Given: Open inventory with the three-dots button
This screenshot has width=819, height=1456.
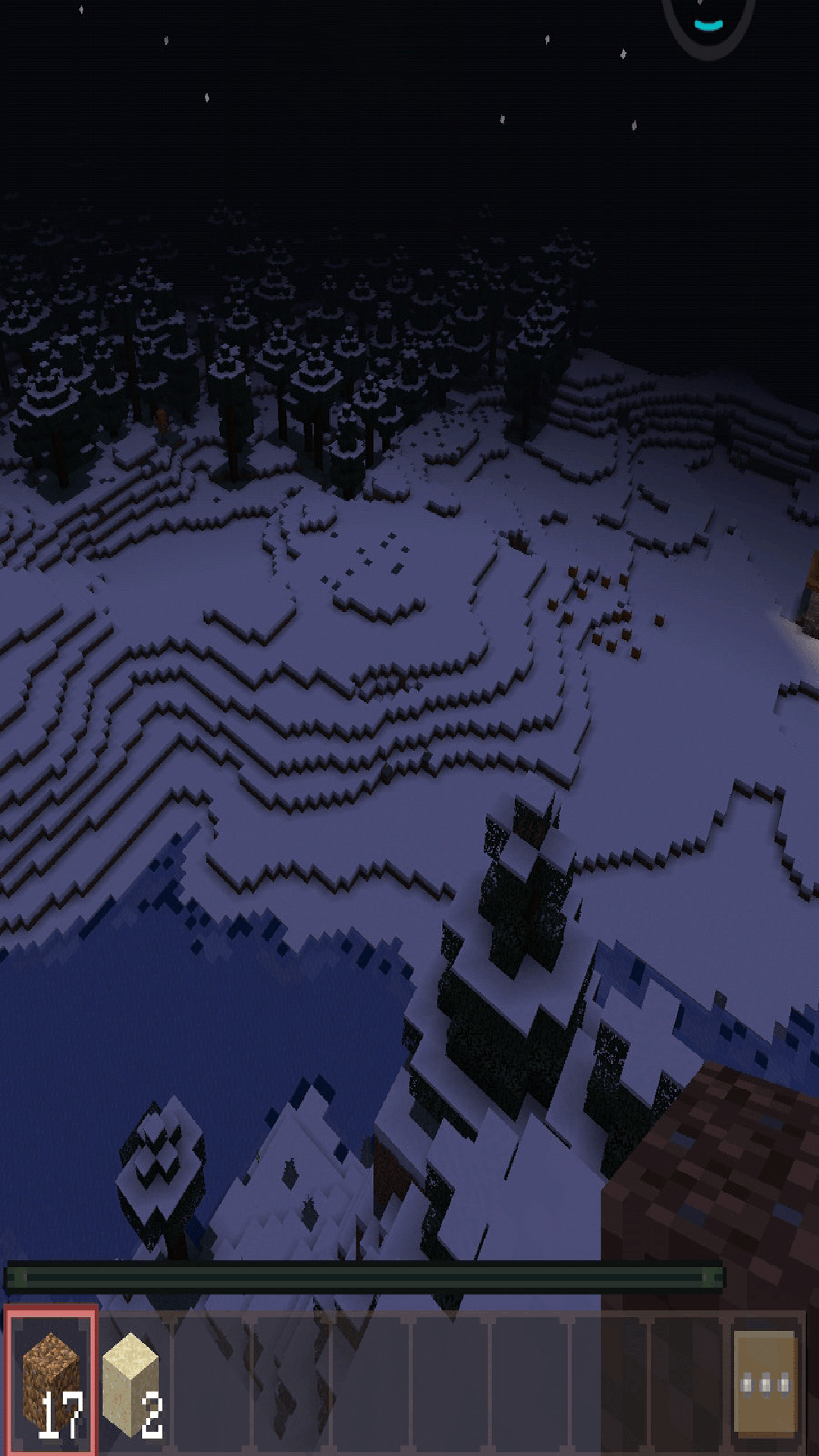Looking at the screenshot, I should pos(764,1384).
